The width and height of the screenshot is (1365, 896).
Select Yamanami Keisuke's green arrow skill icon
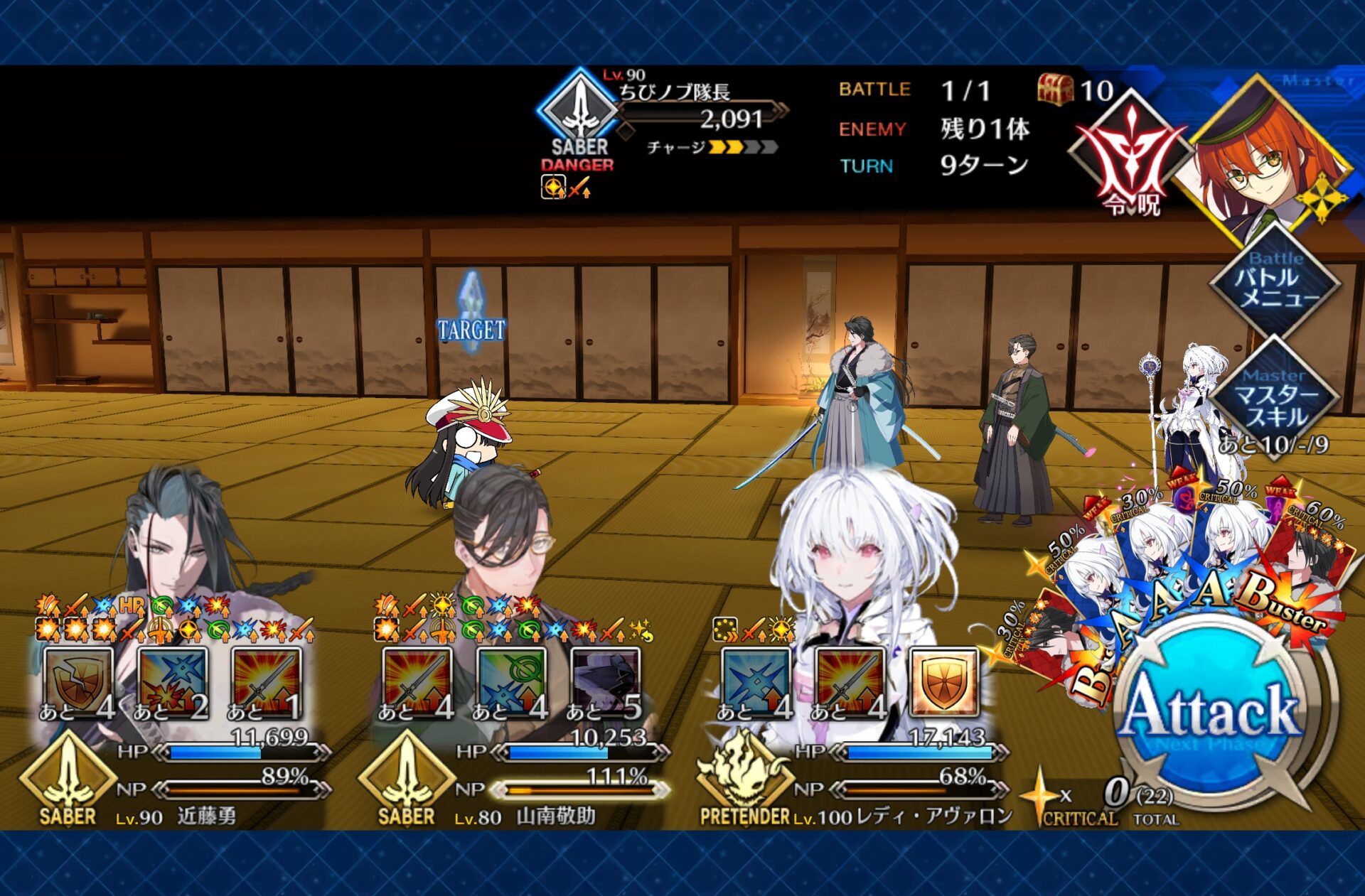(x=510, y=682)
